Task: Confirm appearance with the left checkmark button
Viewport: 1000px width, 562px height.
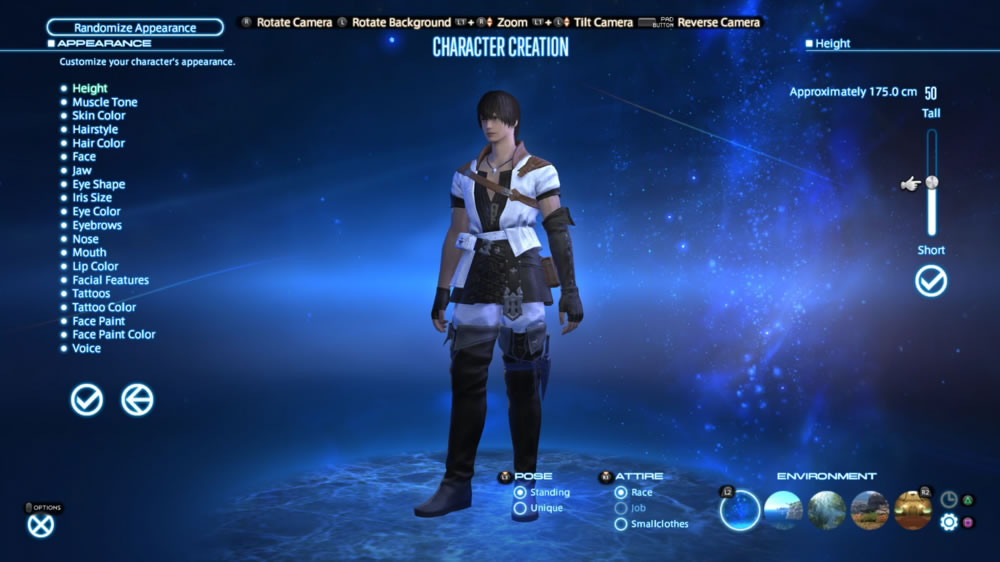Action: tap(87, 400)
